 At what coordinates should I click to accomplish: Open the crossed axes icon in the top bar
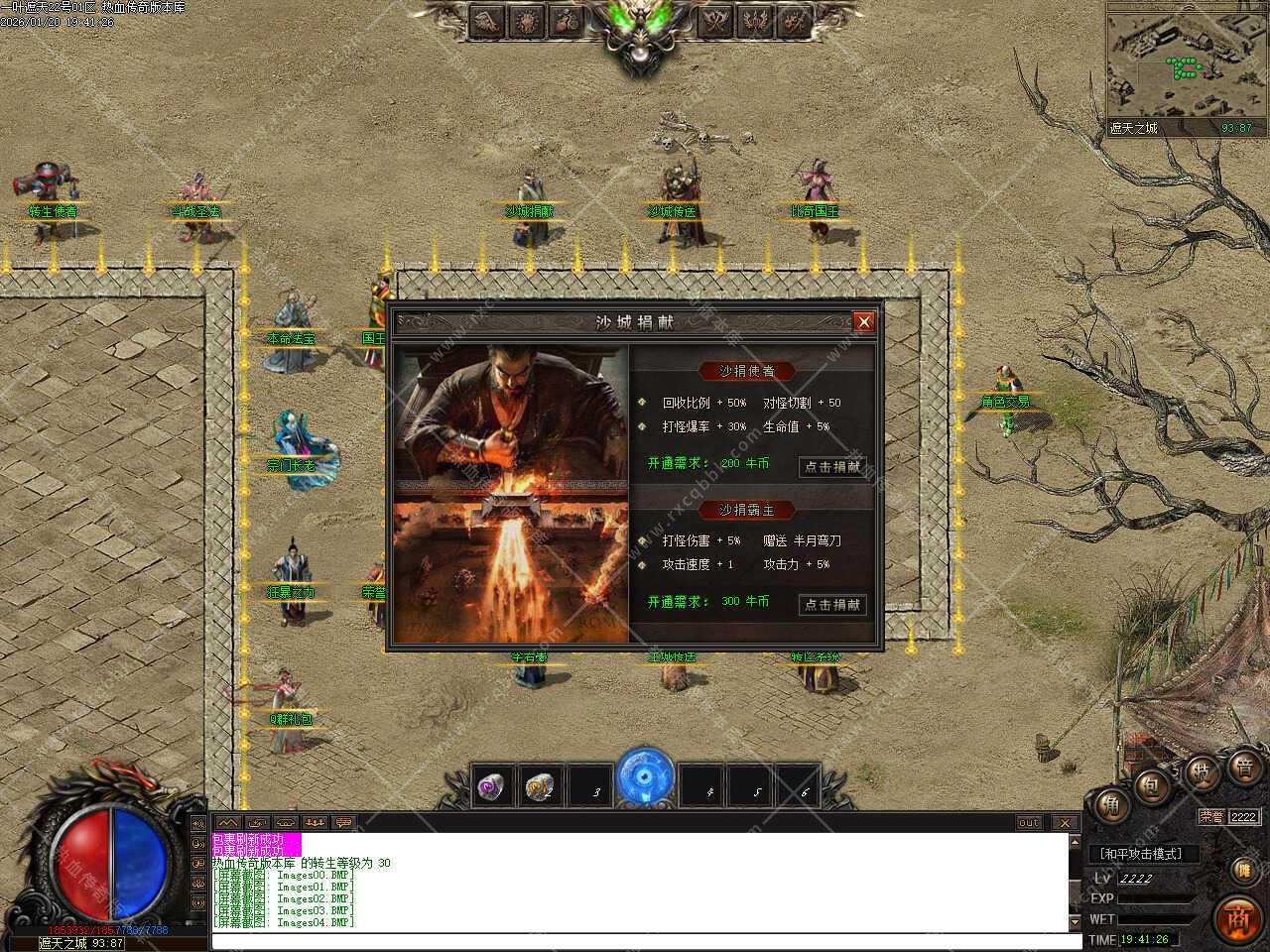click(x=718, y=20)
